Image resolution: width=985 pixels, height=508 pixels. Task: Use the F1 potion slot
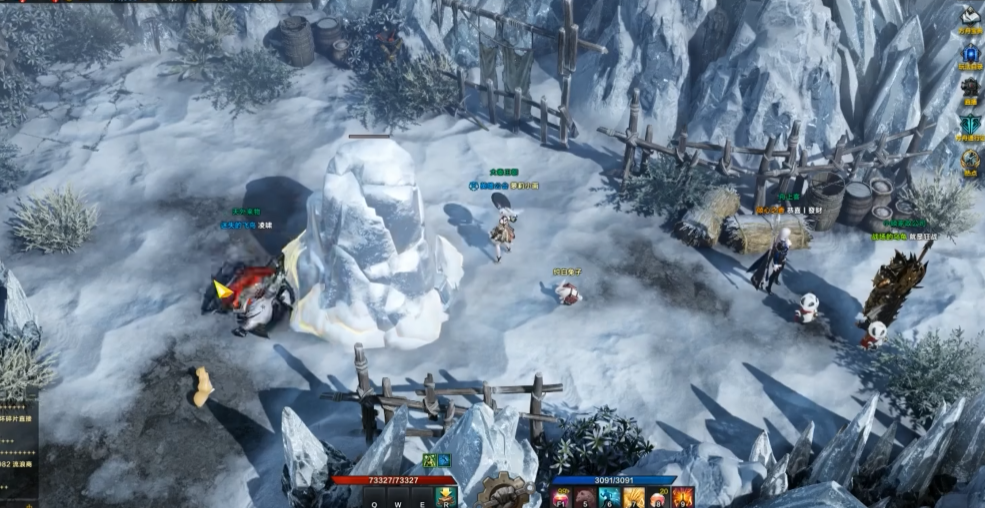click(x=561, y=497)
